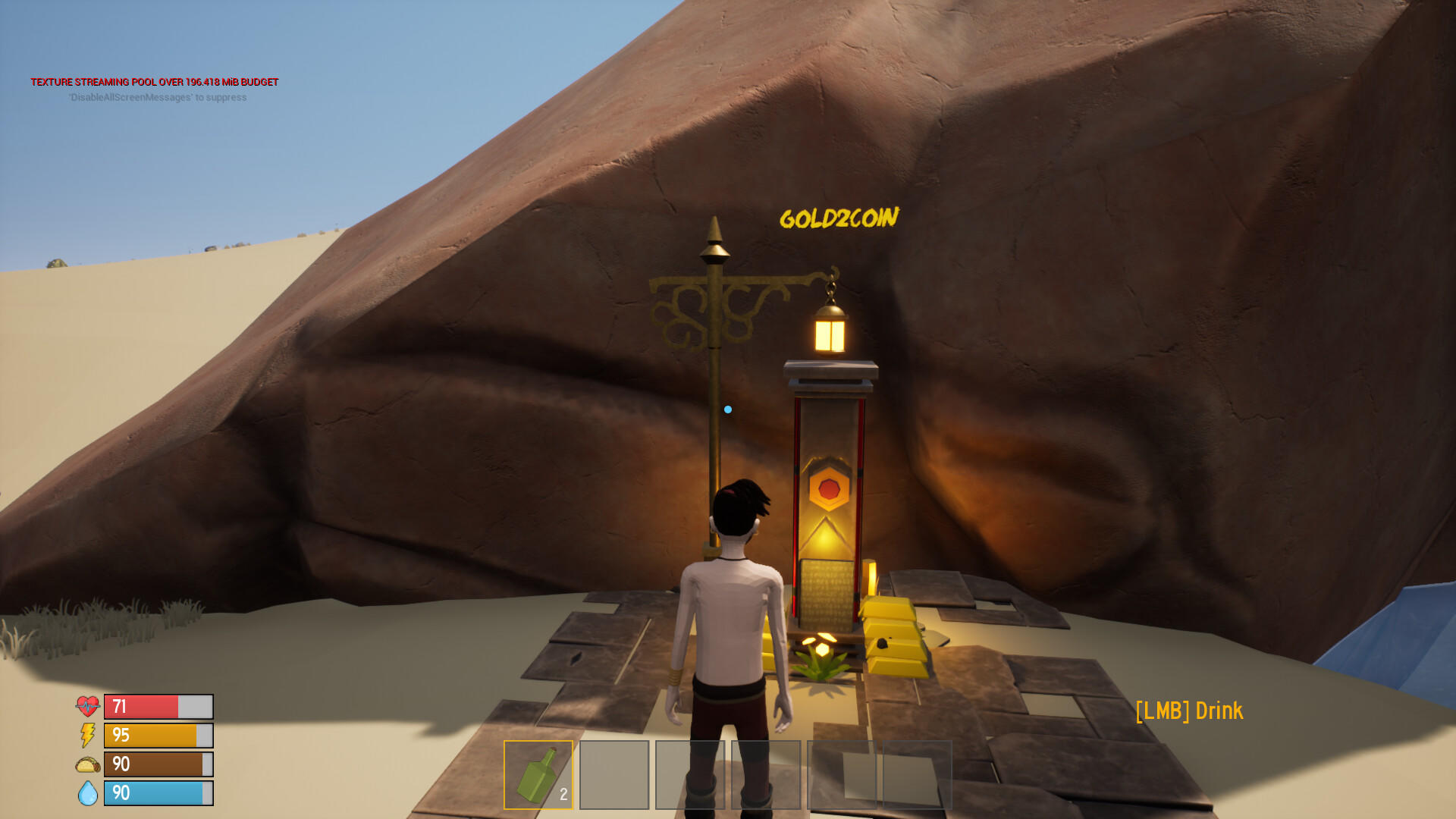The image size is (1456, 819).
Task: Click the [LMB] Drink prompt text
Action: click(1189, 711)
